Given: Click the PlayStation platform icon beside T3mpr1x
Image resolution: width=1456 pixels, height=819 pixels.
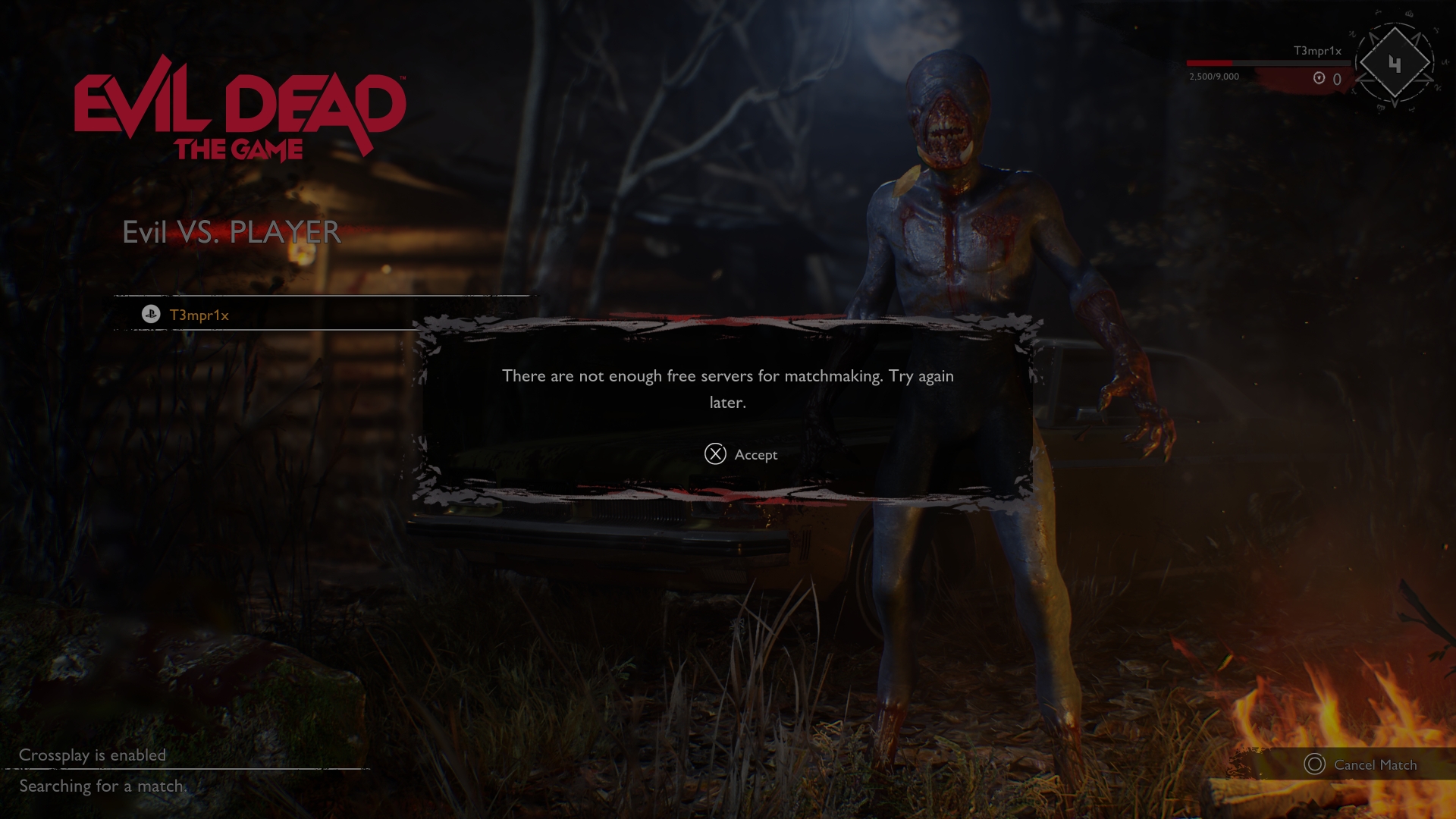Looking at the screenshot, I should tap(149, 313).
